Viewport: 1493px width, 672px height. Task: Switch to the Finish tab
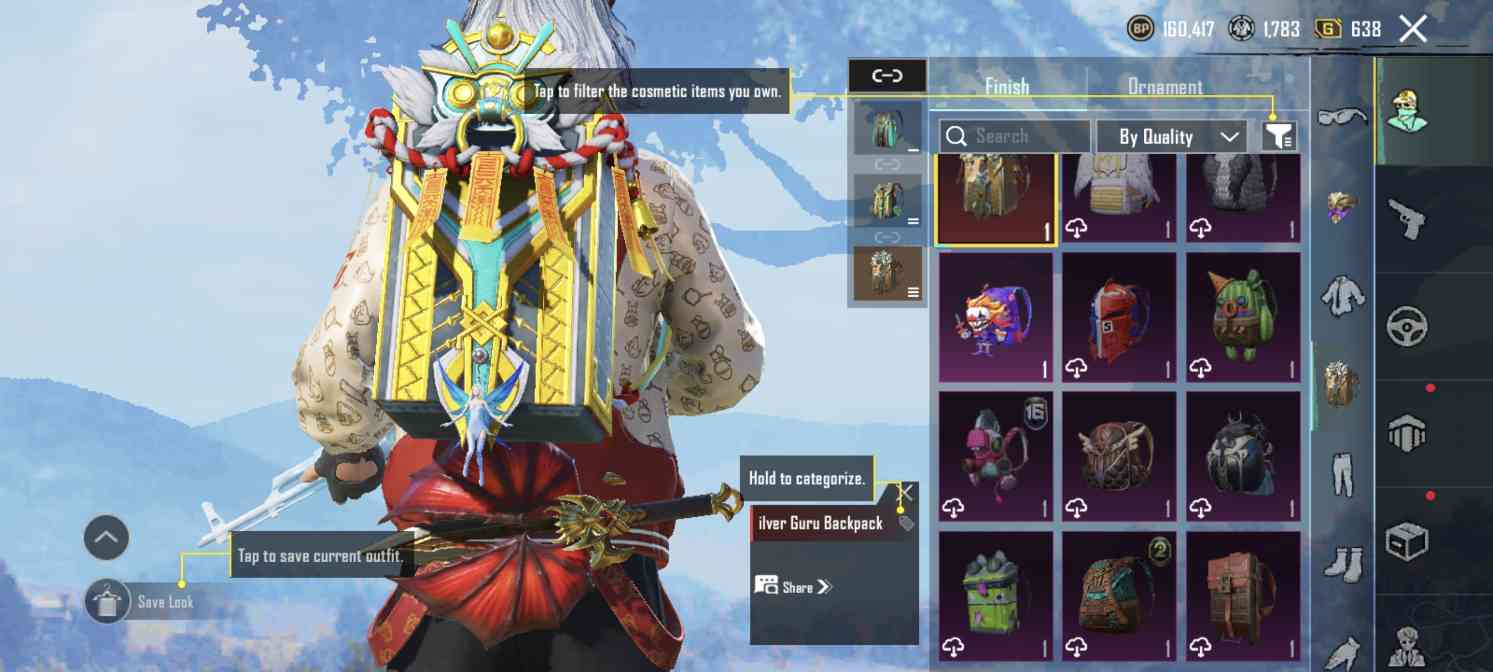(1006, 87)
